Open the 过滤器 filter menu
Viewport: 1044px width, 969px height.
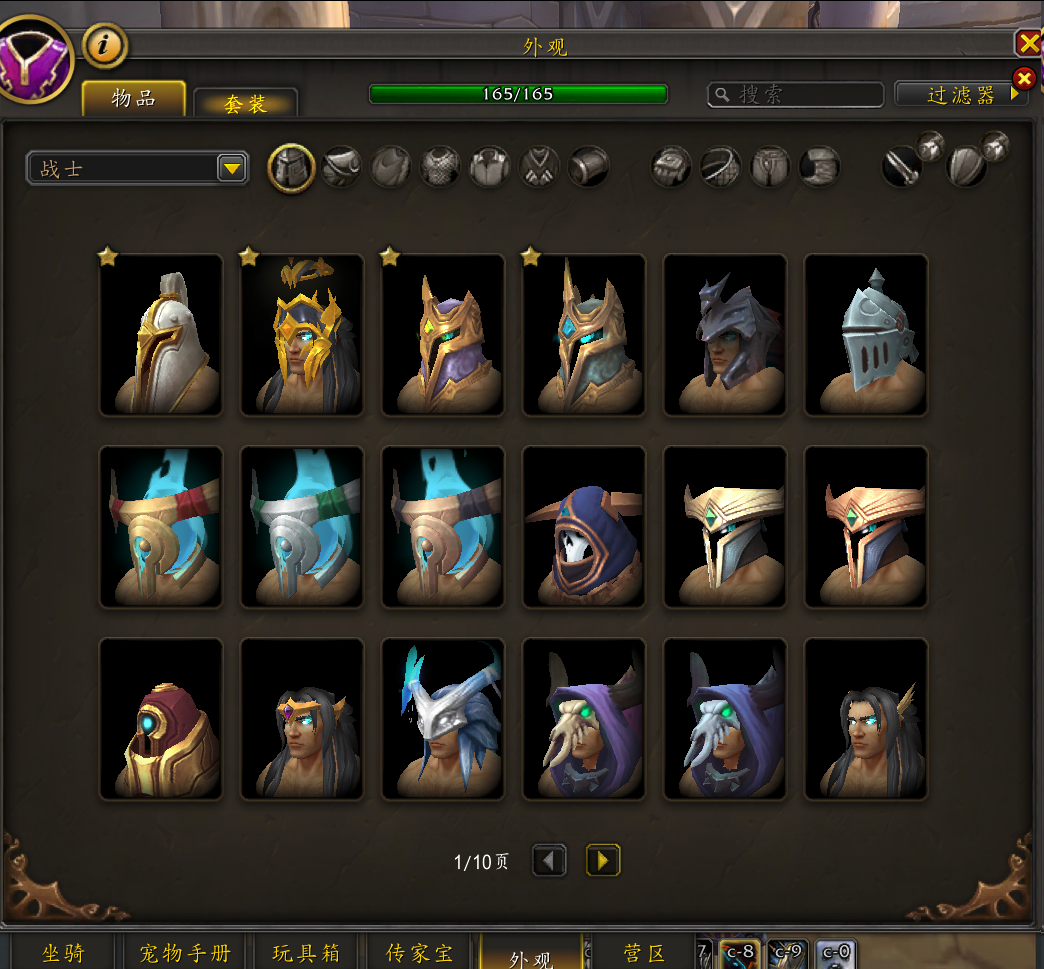pyautogui.click(x=961, y=94)
